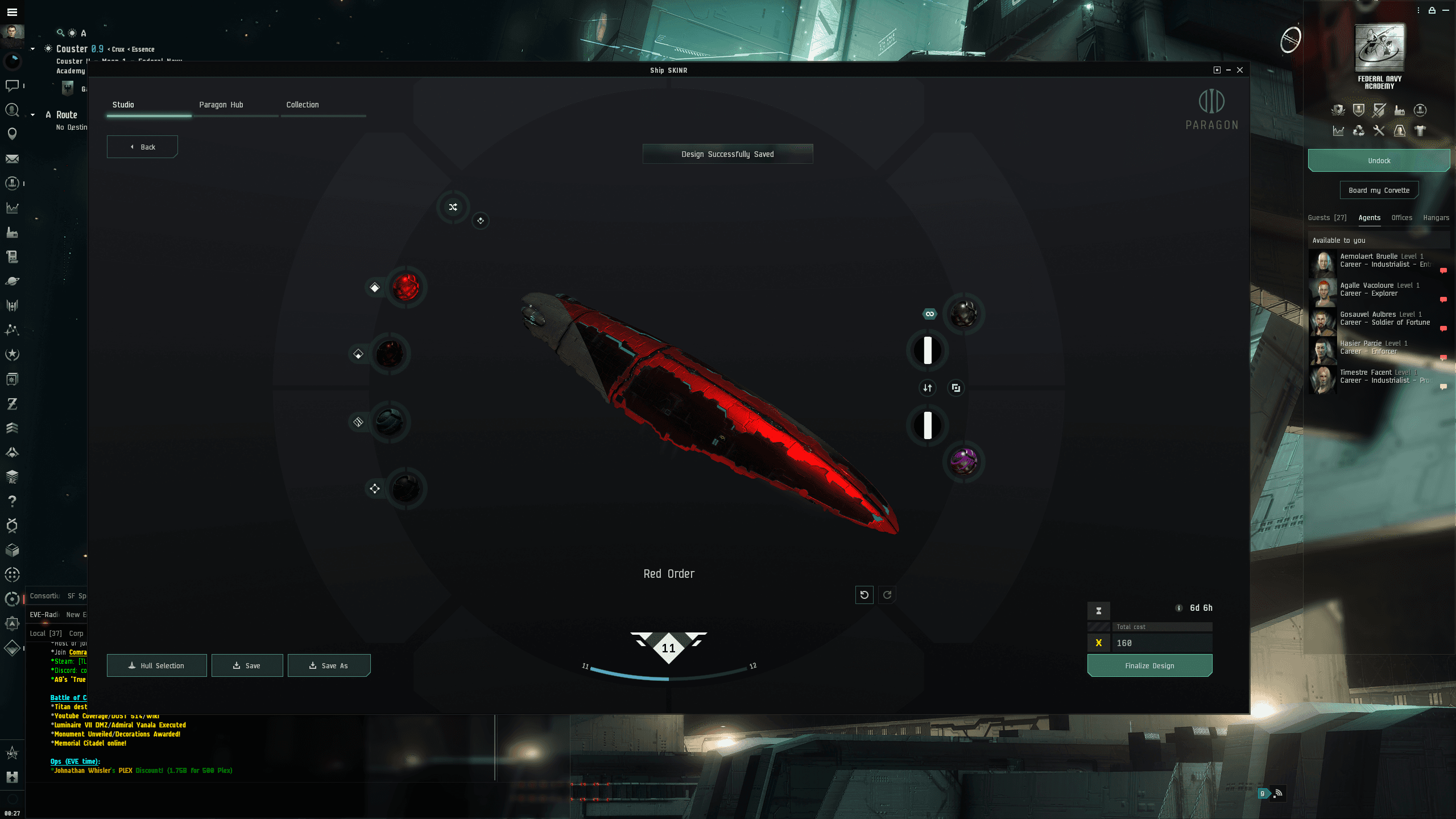Select the bright red nanocoating slot
The height and width of the screenshot is (819, 1456).
406,287
